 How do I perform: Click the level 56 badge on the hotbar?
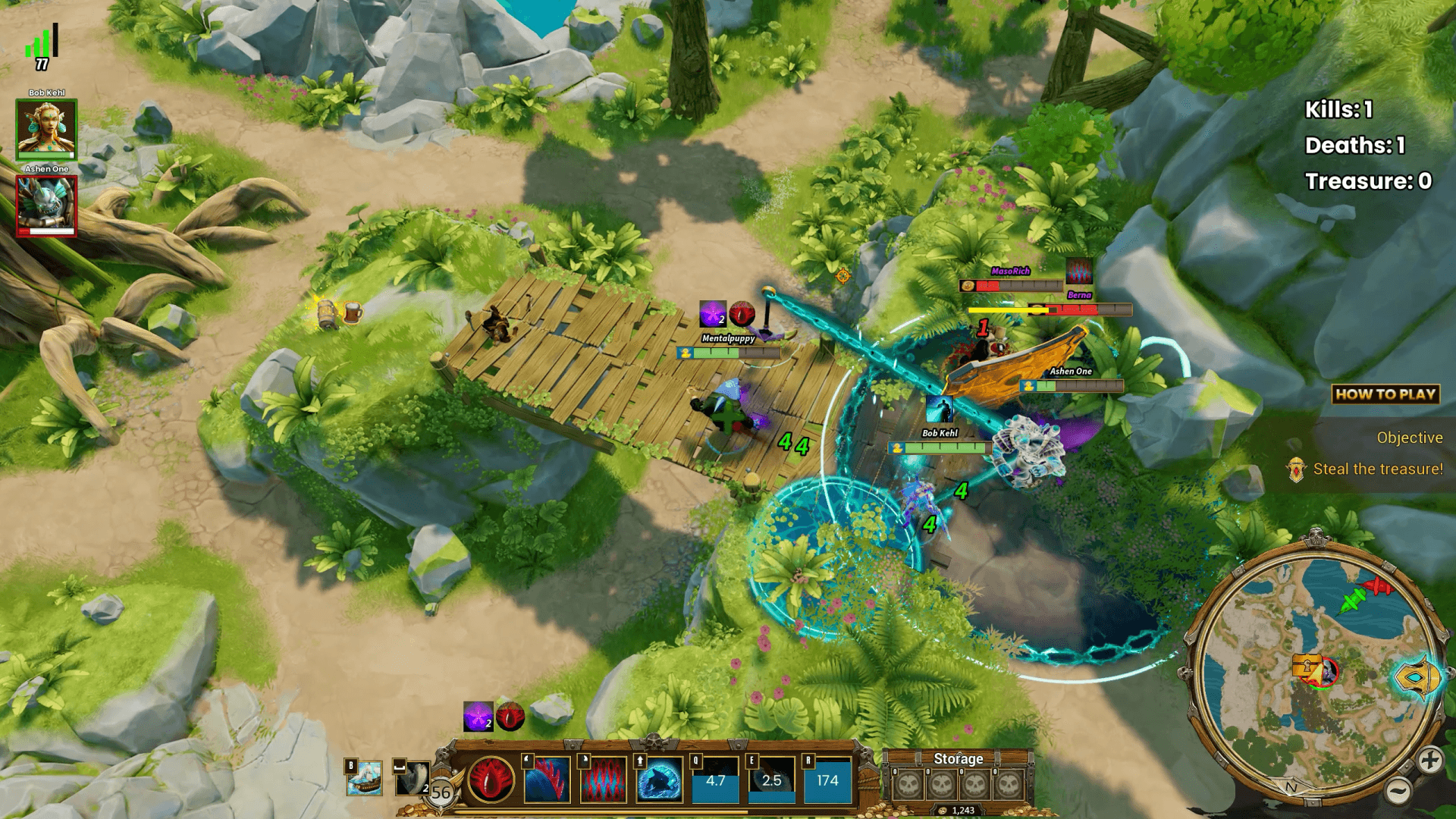pos(441,790)
